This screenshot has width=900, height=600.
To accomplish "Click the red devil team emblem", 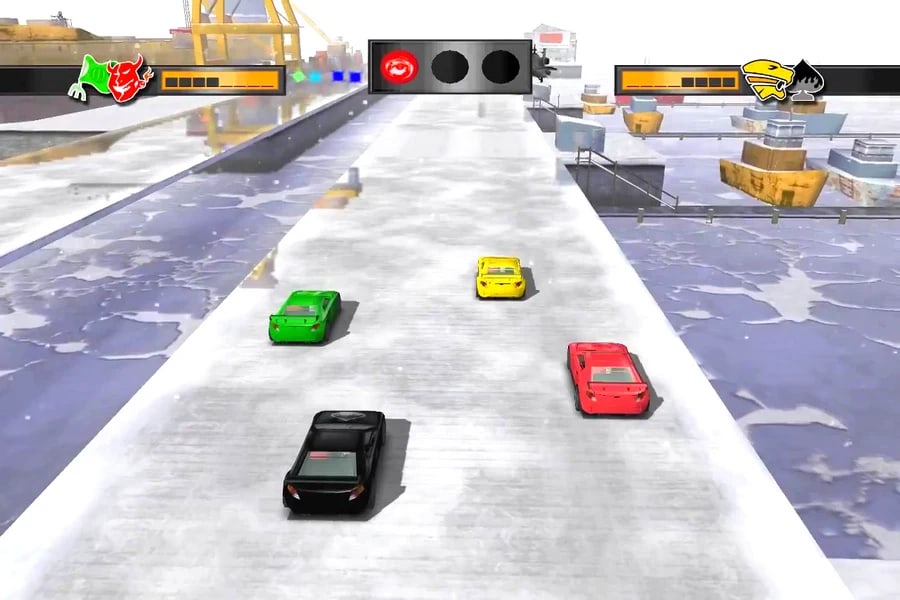I will pyautogui.click(x=129, y=80).
